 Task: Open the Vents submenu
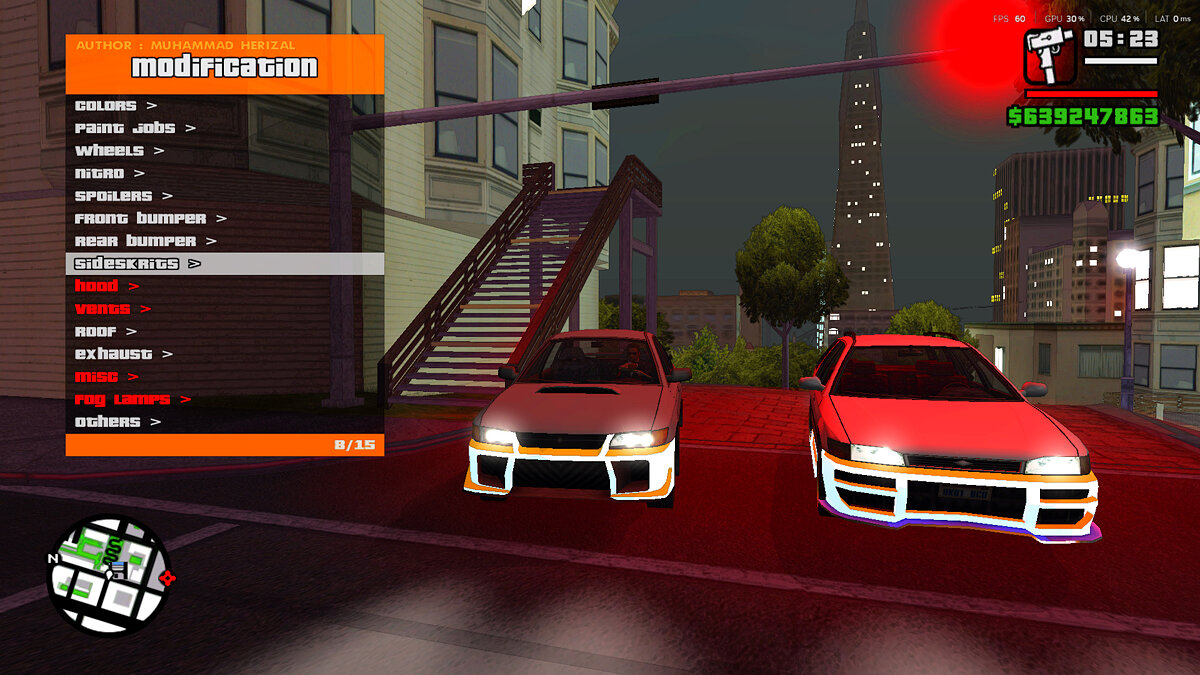tap(112, 309)
